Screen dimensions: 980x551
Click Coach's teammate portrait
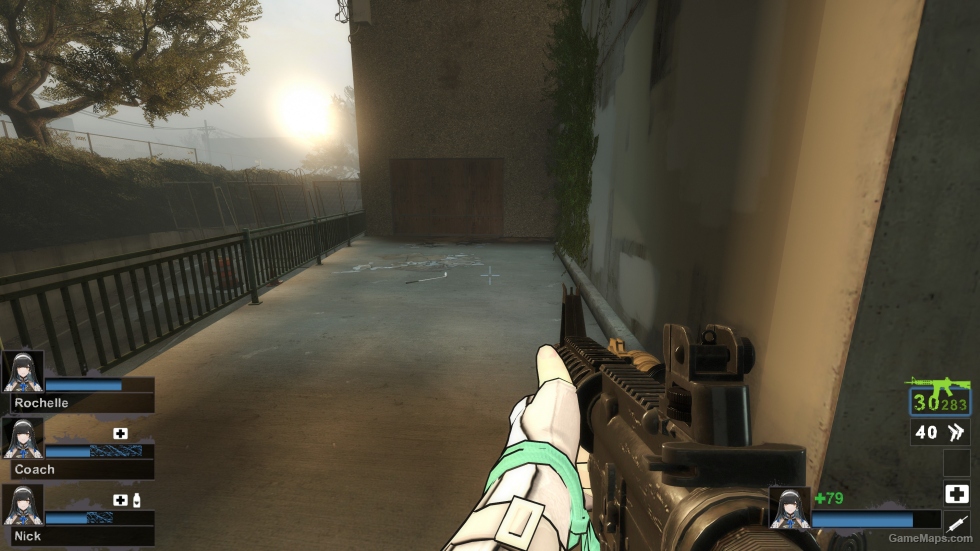pyautogui.click(x=23, y=438)
